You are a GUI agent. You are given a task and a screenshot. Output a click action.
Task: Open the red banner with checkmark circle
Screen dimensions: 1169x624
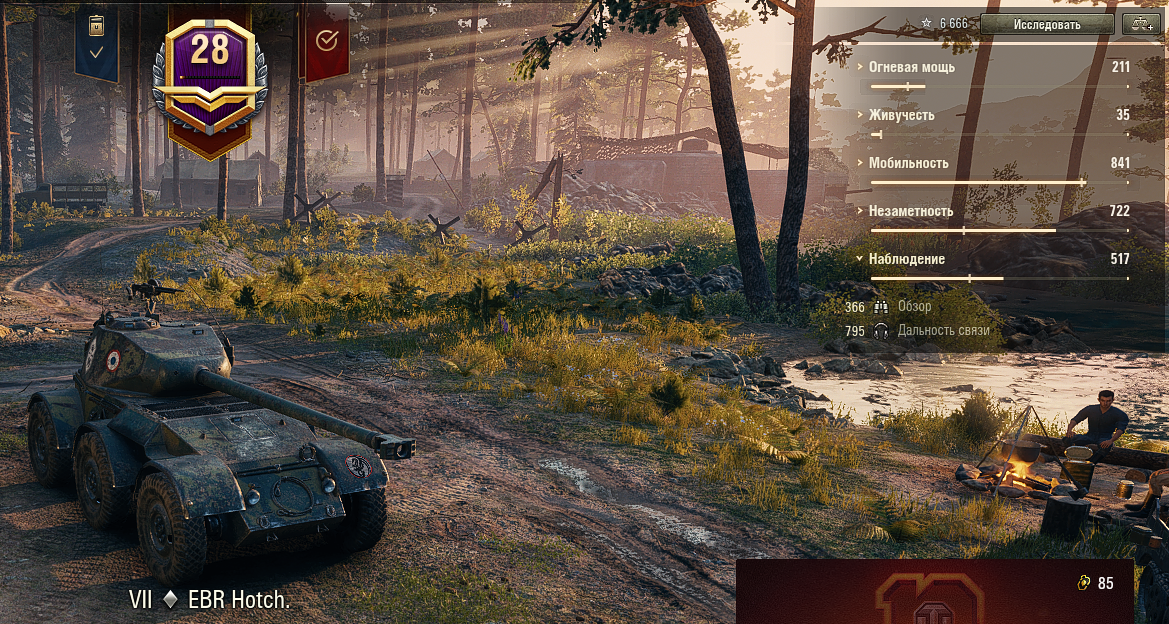325,40
